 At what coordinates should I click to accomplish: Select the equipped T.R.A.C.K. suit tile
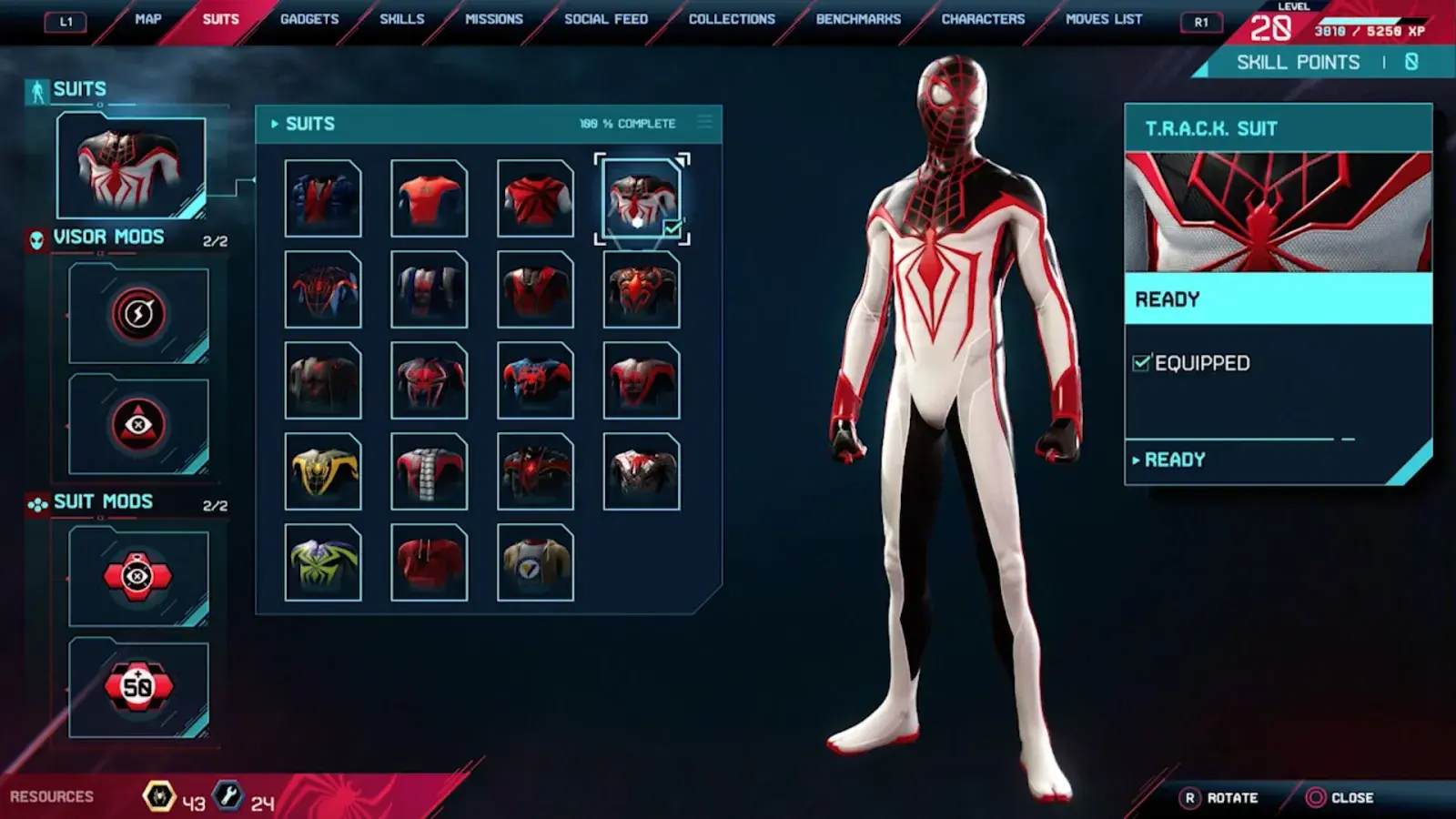coord(642,198)
